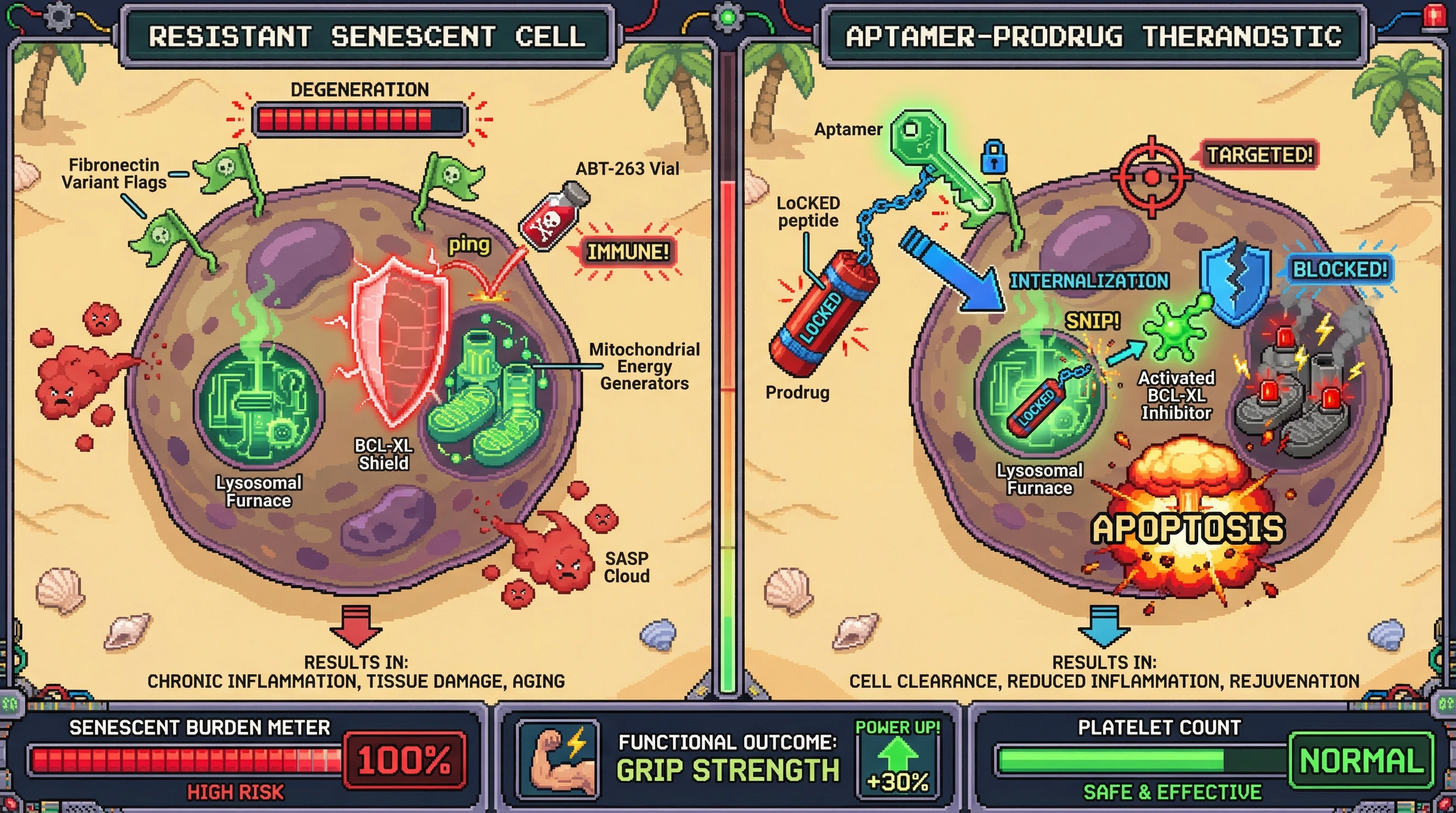Select the Resistant Senescent Cell title panel
The width and height of the screenshot is (1456, 813).
(367, 37)
